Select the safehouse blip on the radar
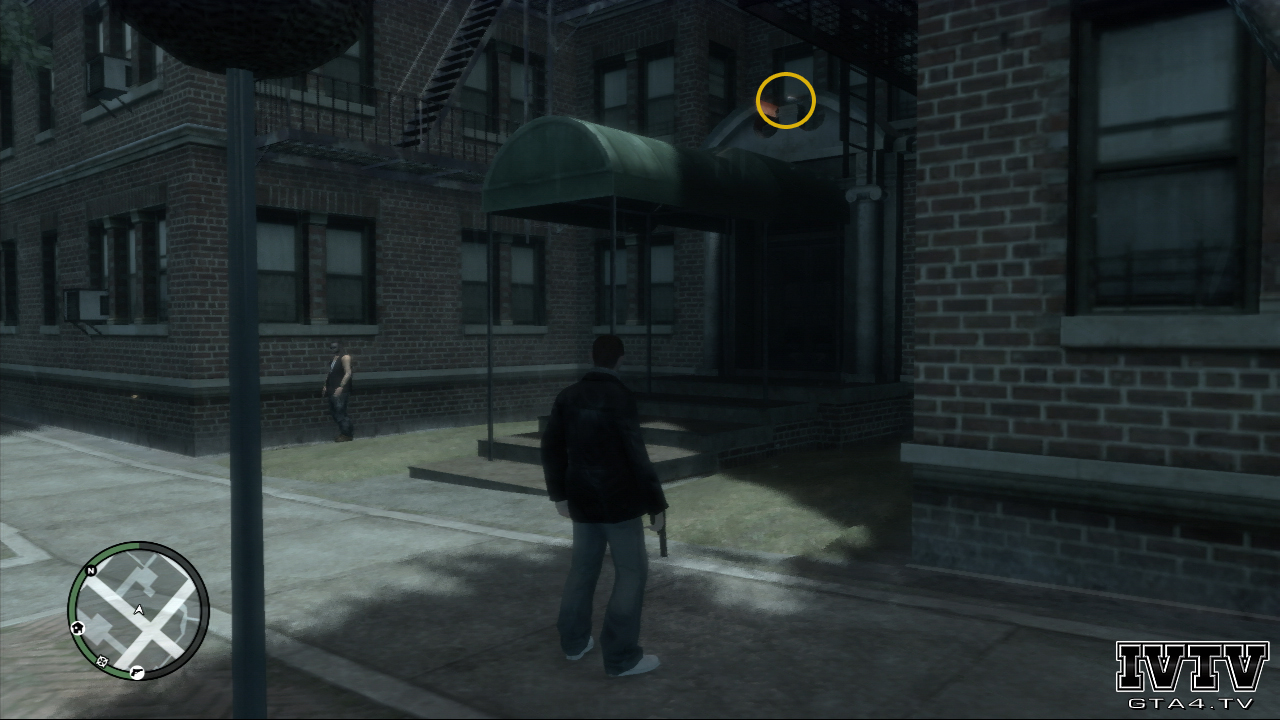The height and width of the screenshot is (720, 1280). [78, 627]
